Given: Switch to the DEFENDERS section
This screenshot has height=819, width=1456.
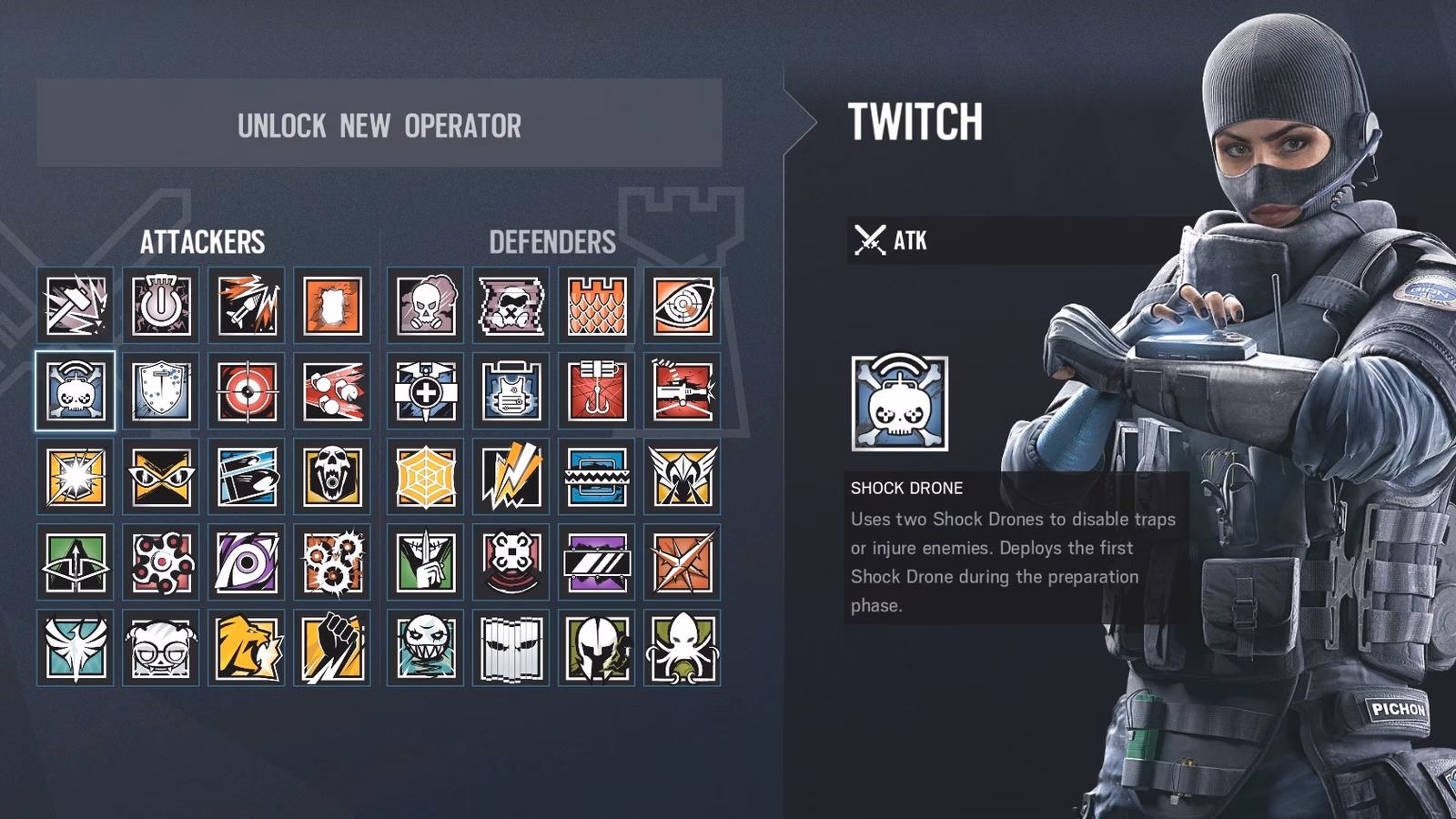Looking at the screenshot, I should click(551, 241).
